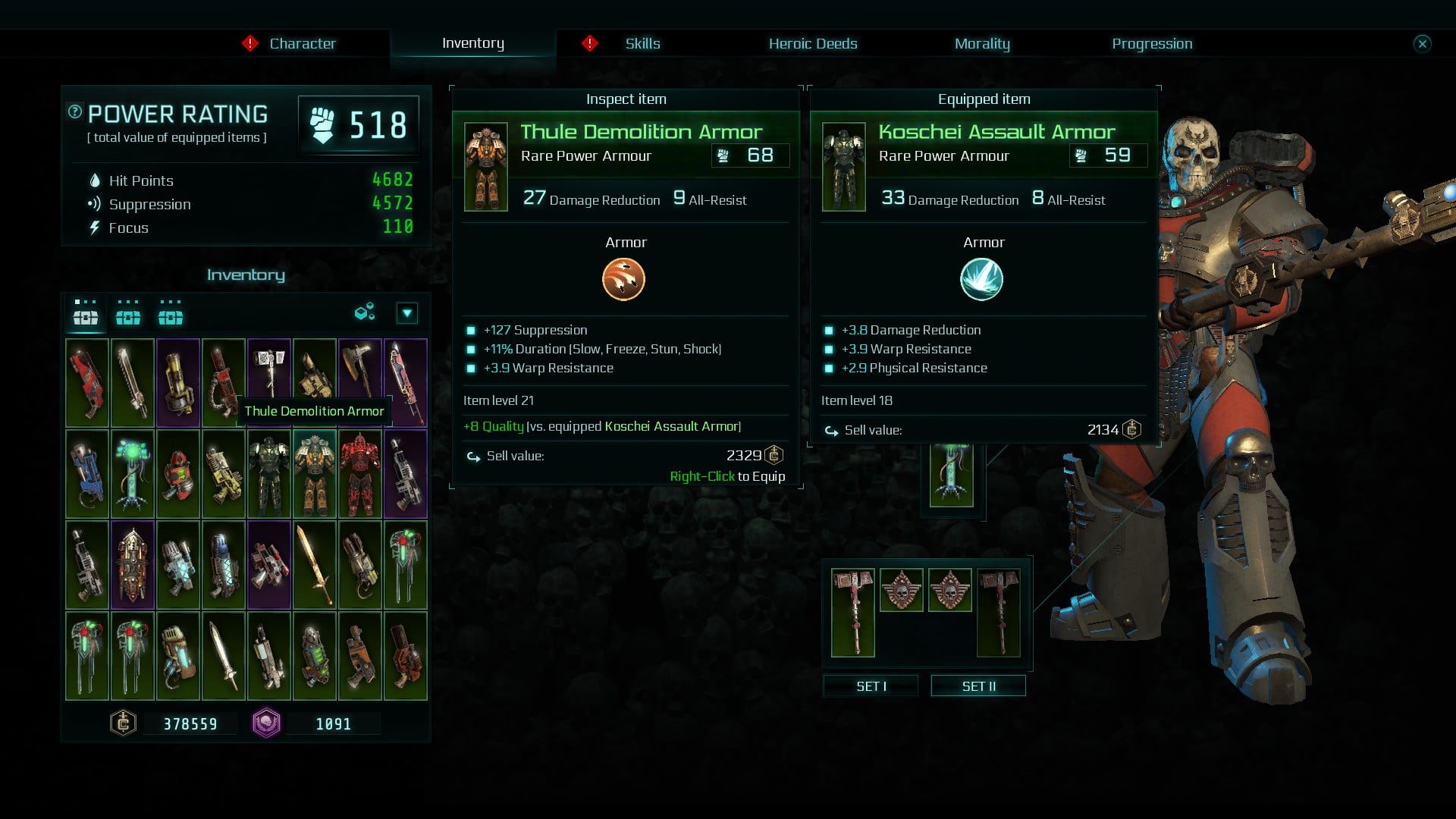Click the Power Rating help icon

coord(74,112)
